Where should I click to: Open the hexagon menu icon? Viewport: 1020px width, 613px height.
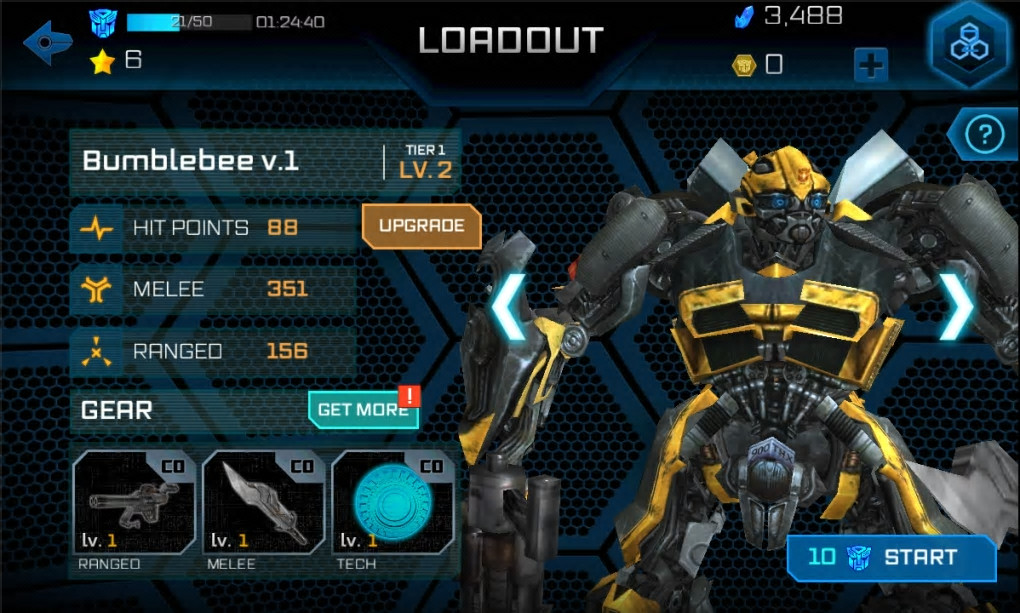click(x=969, y=46)
